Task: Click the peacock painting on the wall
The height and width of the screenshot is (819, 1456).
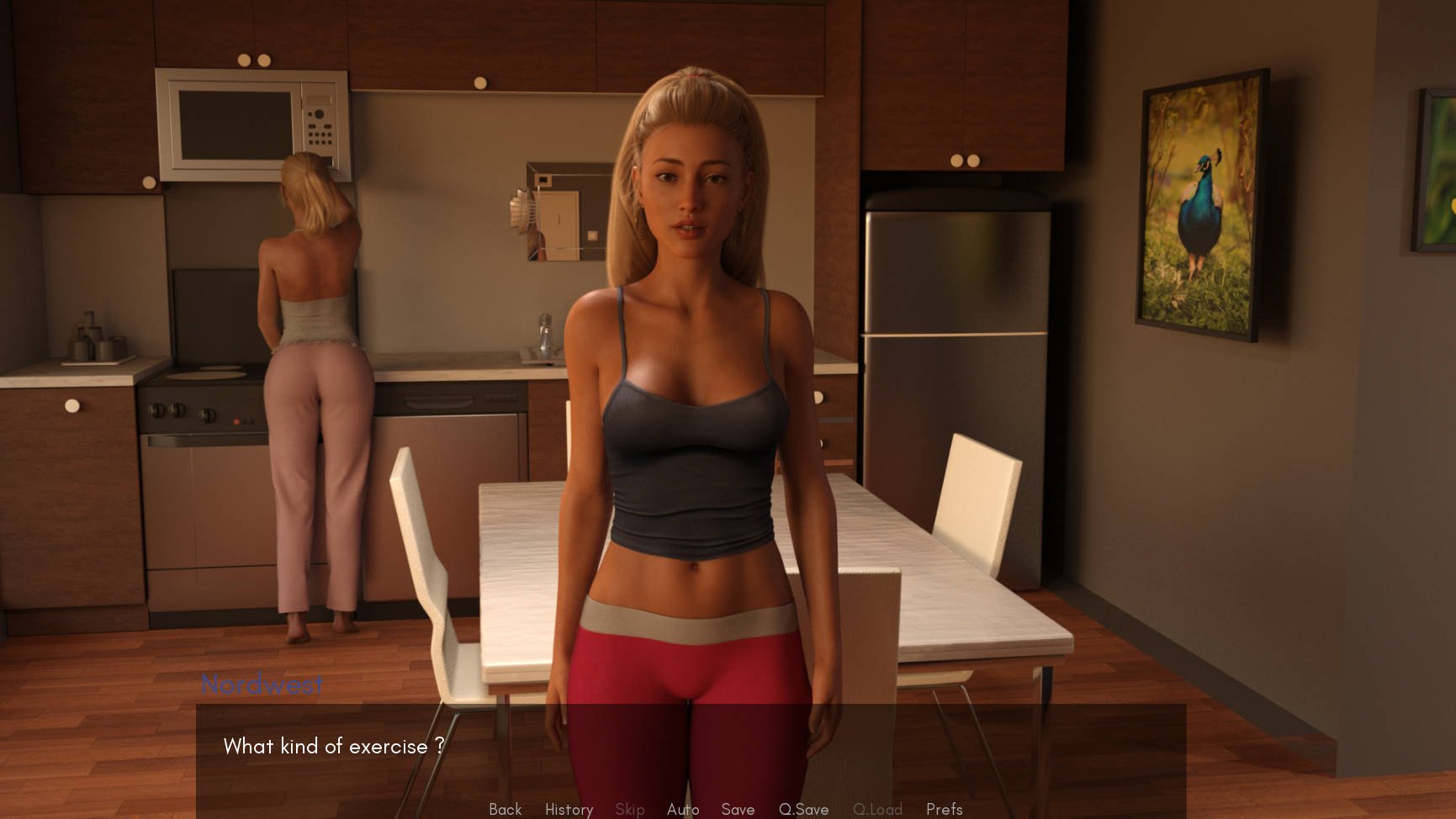Action: [x=1201, y=202]
